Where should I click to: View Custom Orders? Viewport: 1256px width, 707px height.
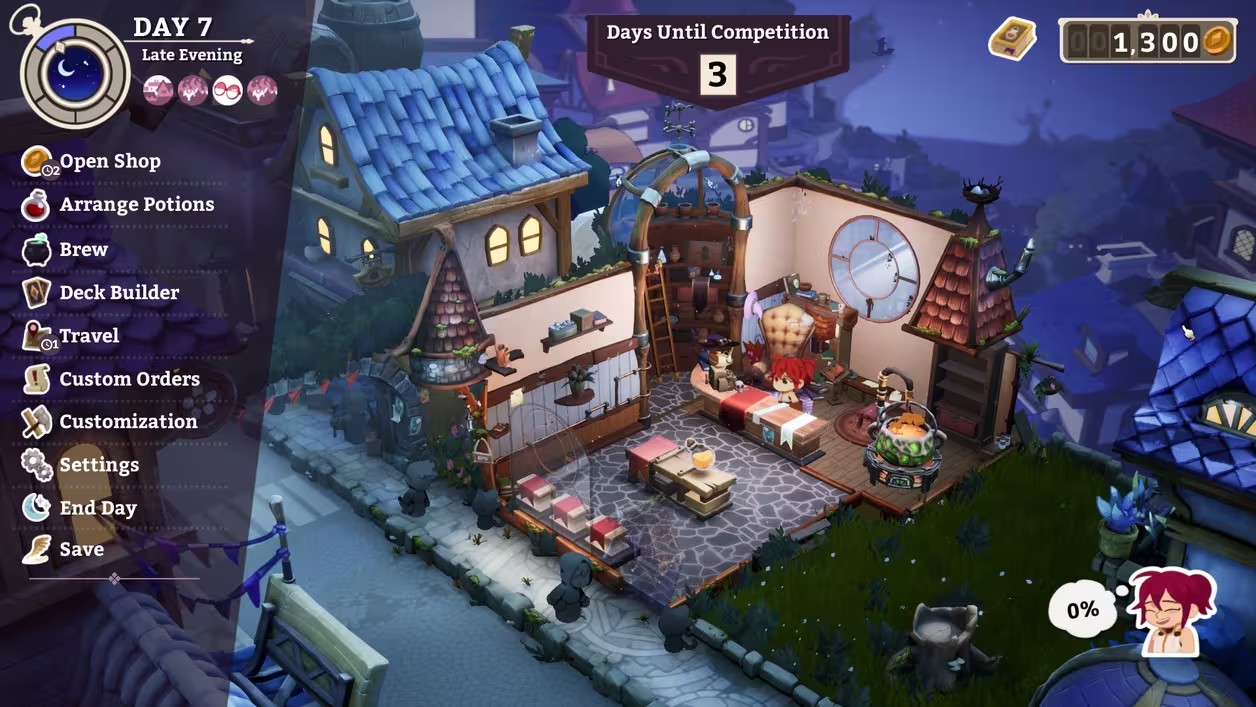click(129, 379)
